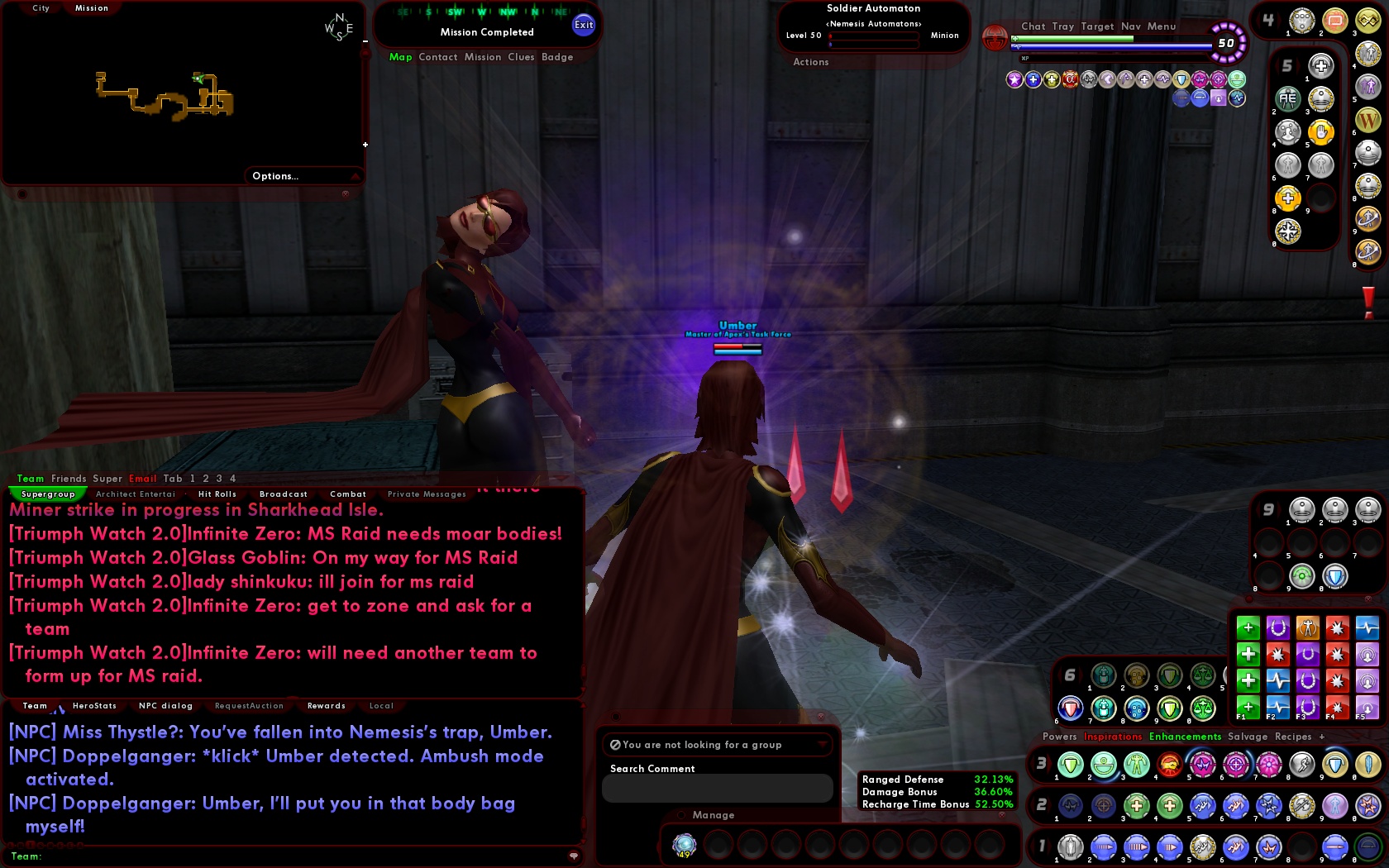The width and height of the screenshot is (1389, 868).
Task: Toggle your looking-for-group status icon
Action: [x=616, y=745]
